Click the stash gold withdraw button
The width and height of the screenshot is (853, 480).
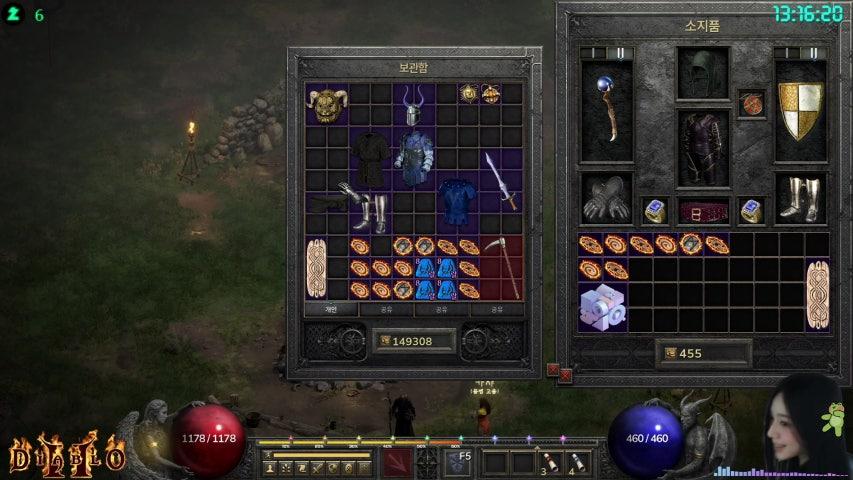384,341
